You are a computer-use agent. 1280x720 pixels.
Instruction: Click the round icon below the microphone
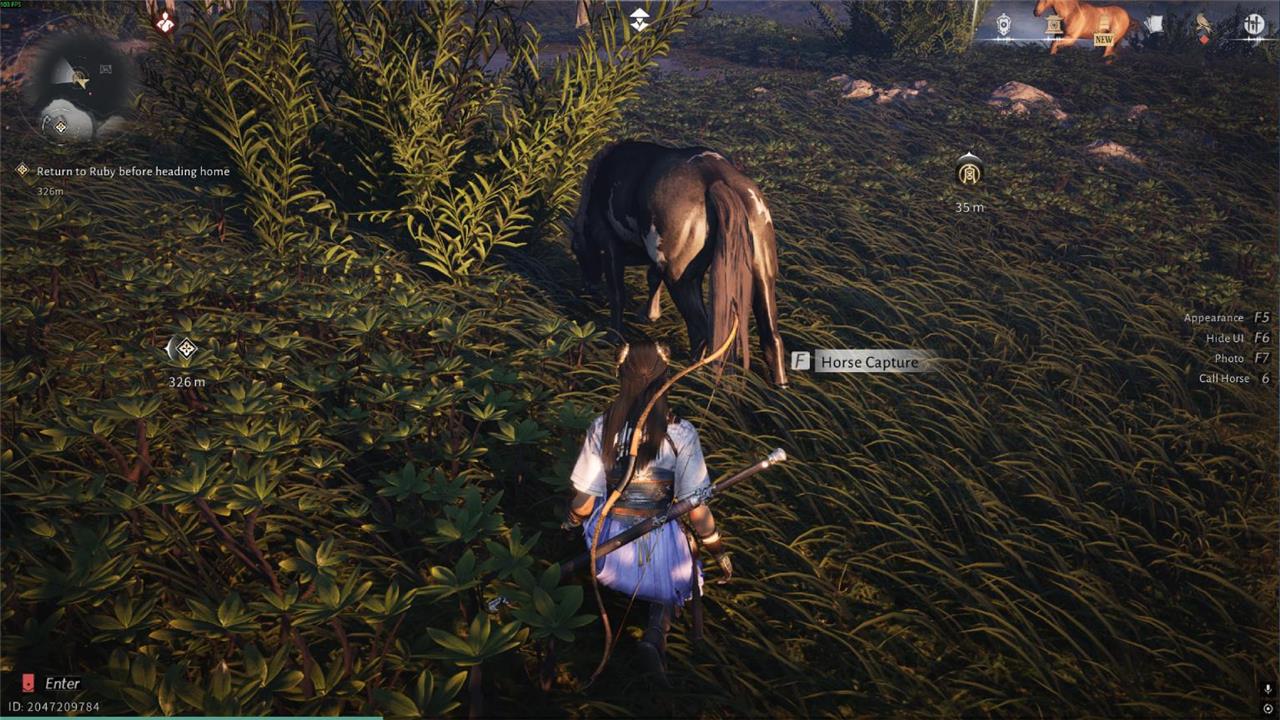coord(1267,709)
